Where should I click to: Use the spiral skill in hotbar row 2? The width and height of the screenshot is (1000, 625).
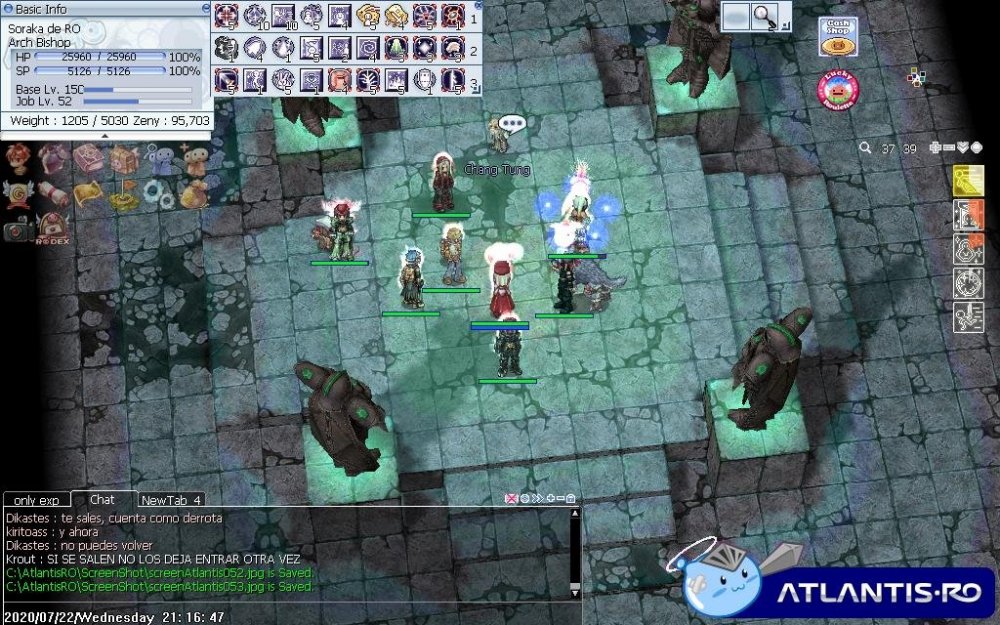click(x=368, y=48)
